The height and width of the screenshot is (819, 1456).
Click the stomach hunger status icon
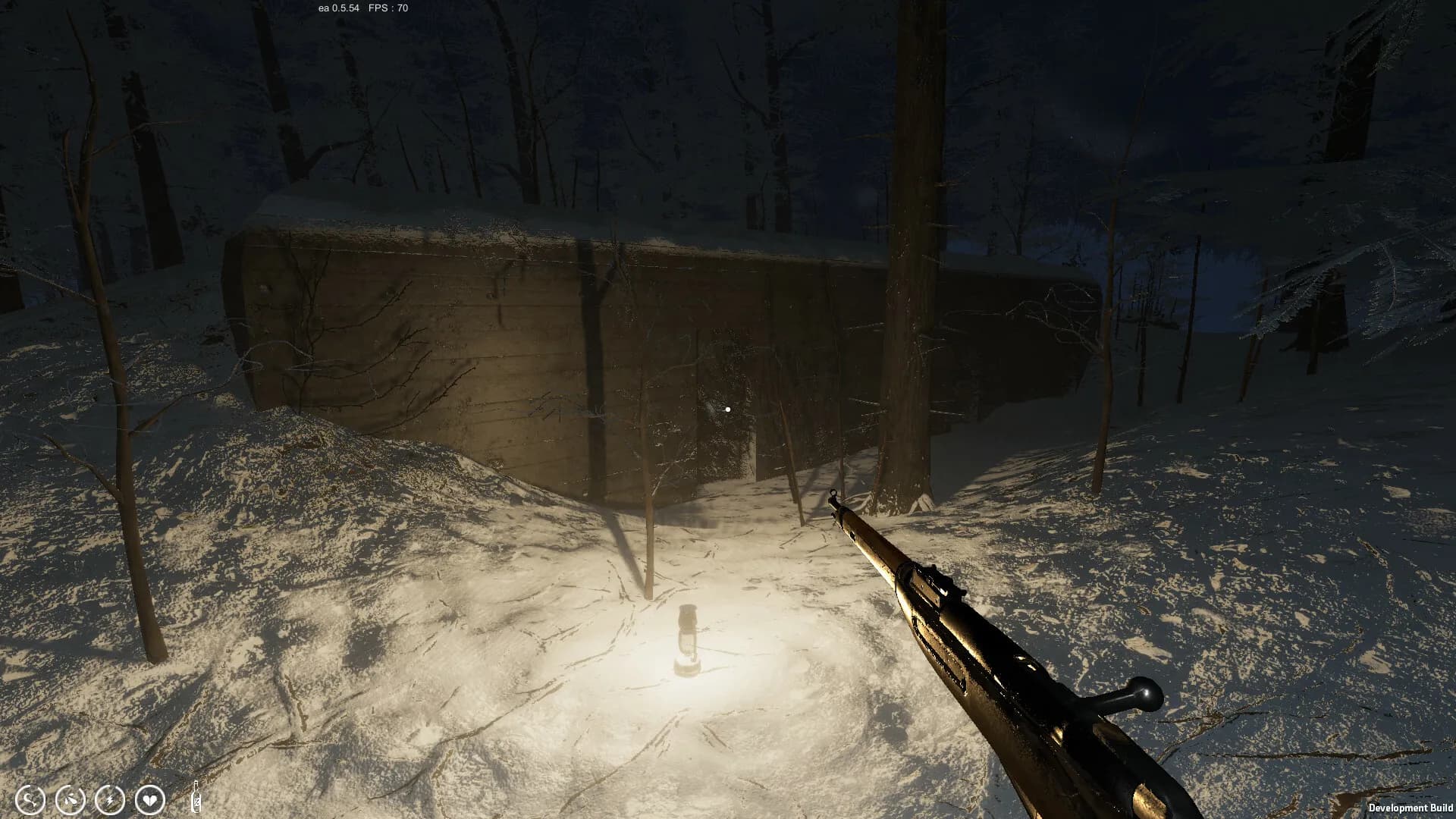click(31, 799)
